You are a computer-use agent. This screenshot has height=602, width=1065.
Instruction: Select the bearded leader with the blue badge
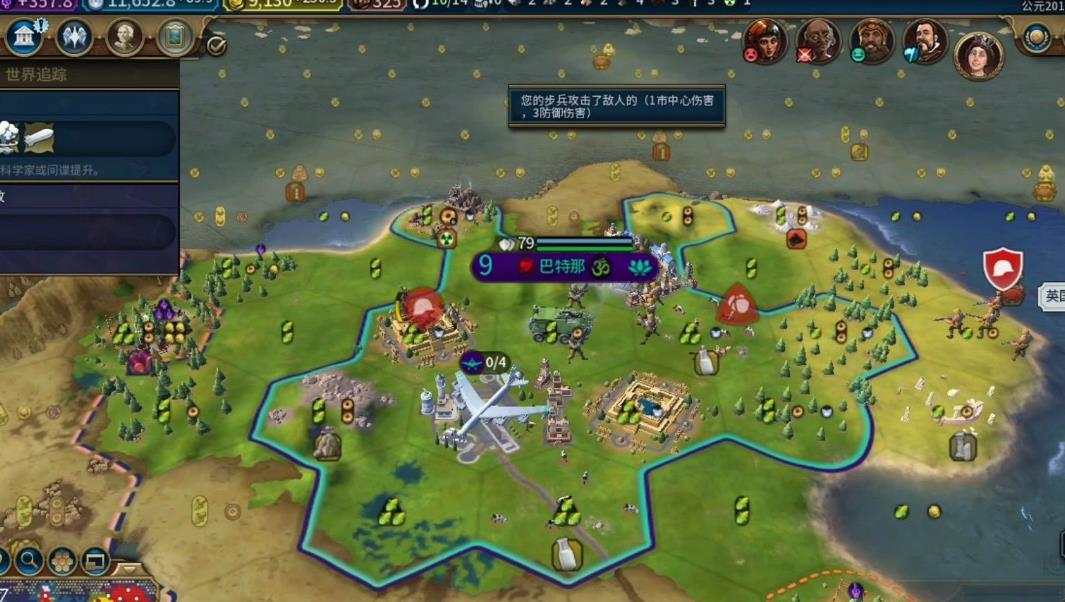click(x=925, y=42)
